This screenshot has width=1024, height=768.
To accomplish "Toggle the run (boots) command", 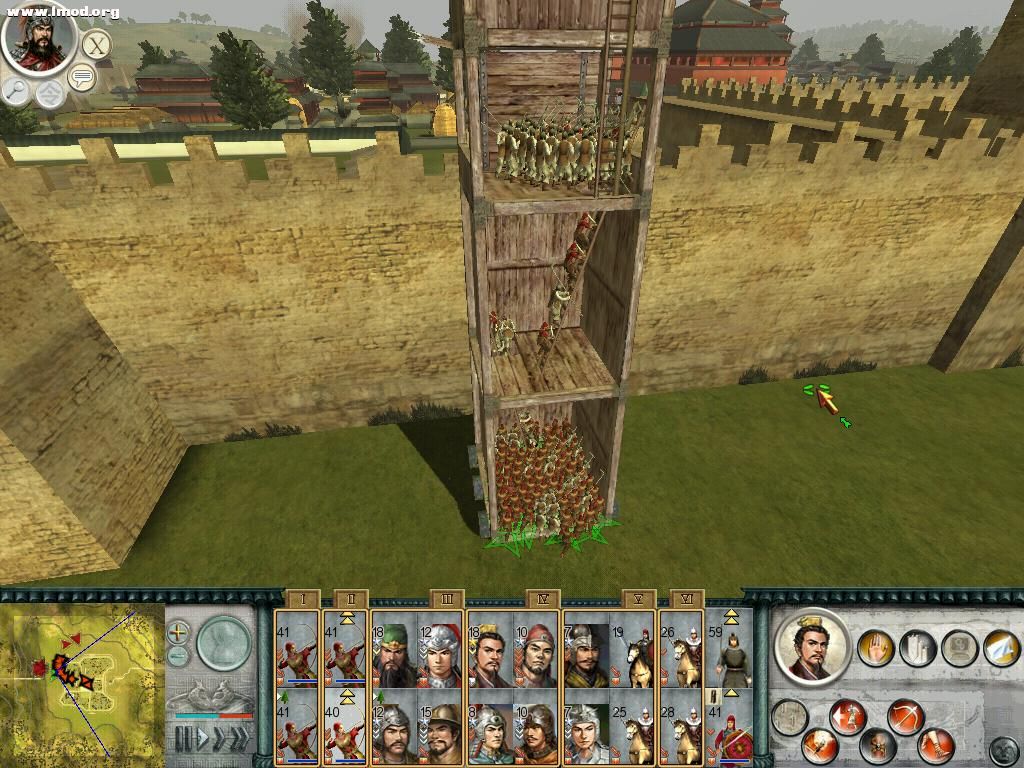I will 937,746.
